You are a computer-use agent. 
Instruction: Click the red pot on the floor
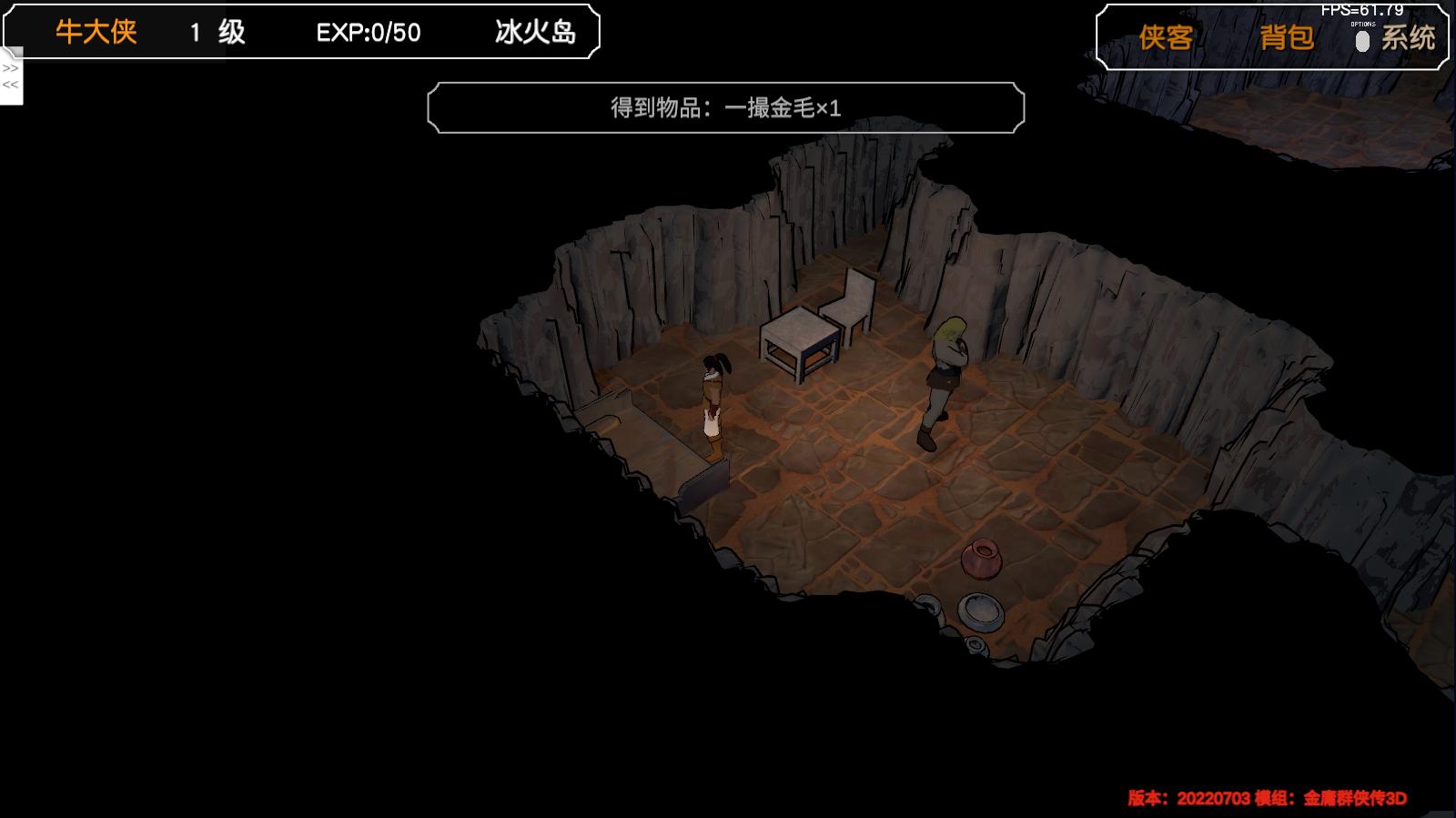pyautogui.click(x=983, y=557)
